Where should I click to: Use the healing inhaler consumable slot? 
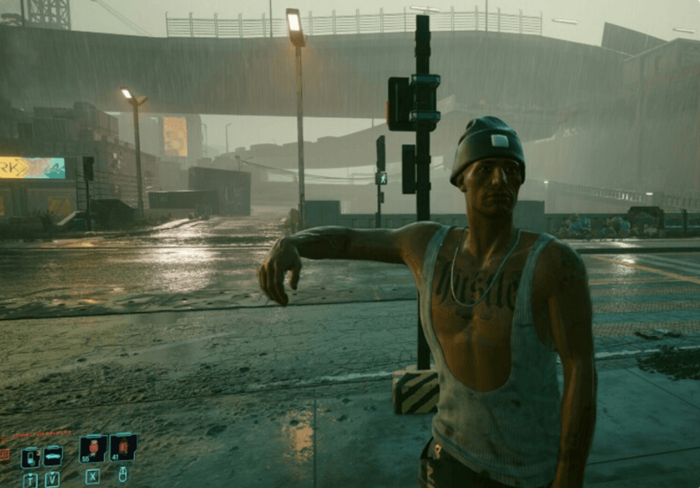coord(93,448)
